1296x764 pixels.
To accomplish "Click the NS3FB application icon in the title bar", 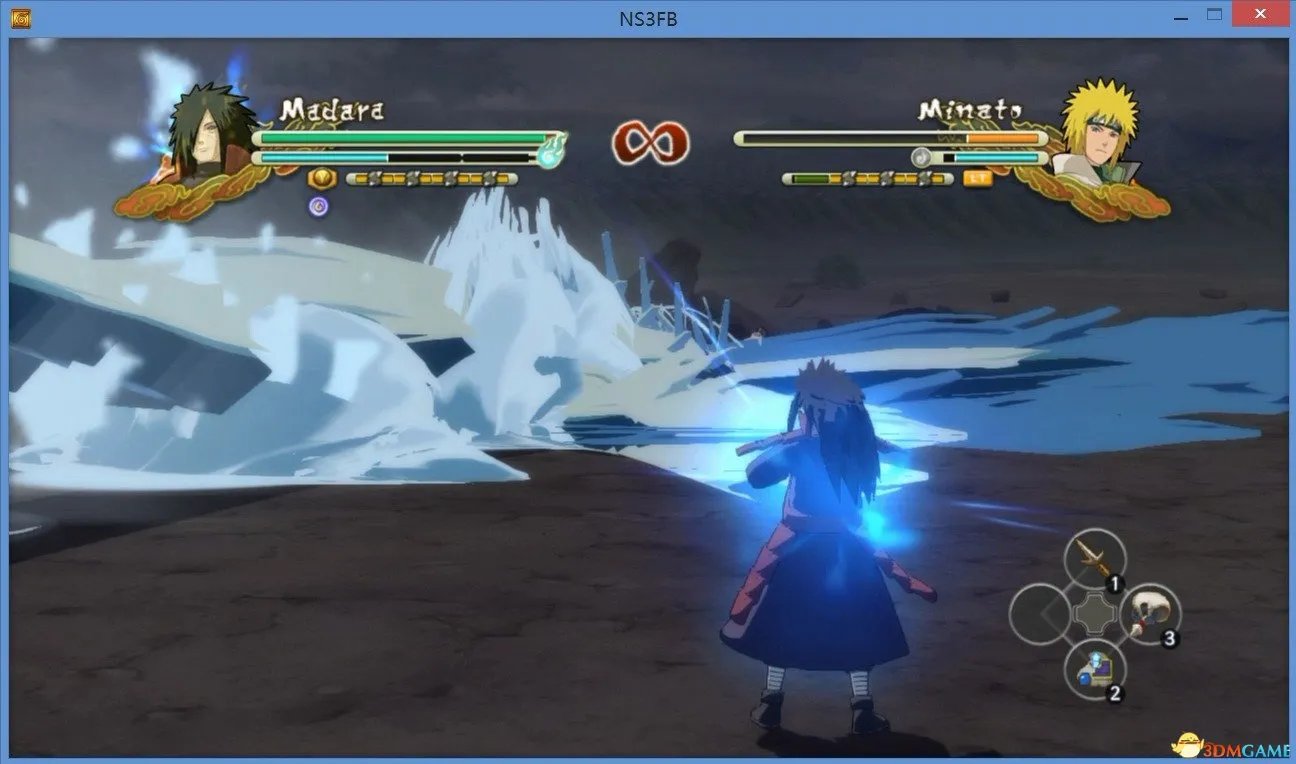I will [21, 17].
